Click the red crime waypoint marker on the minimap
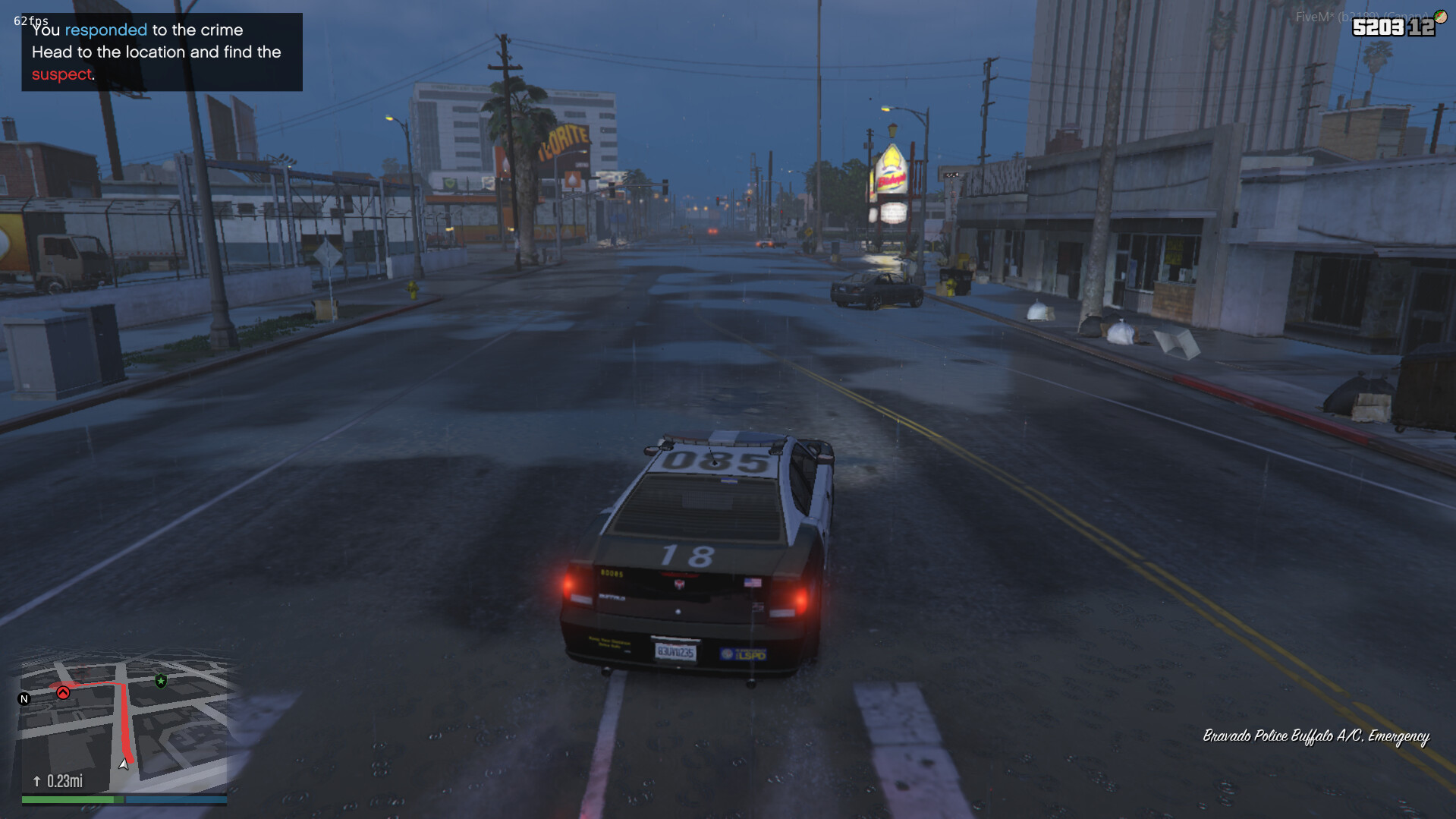Screen dimensions: 1456x819 [64, 693]
